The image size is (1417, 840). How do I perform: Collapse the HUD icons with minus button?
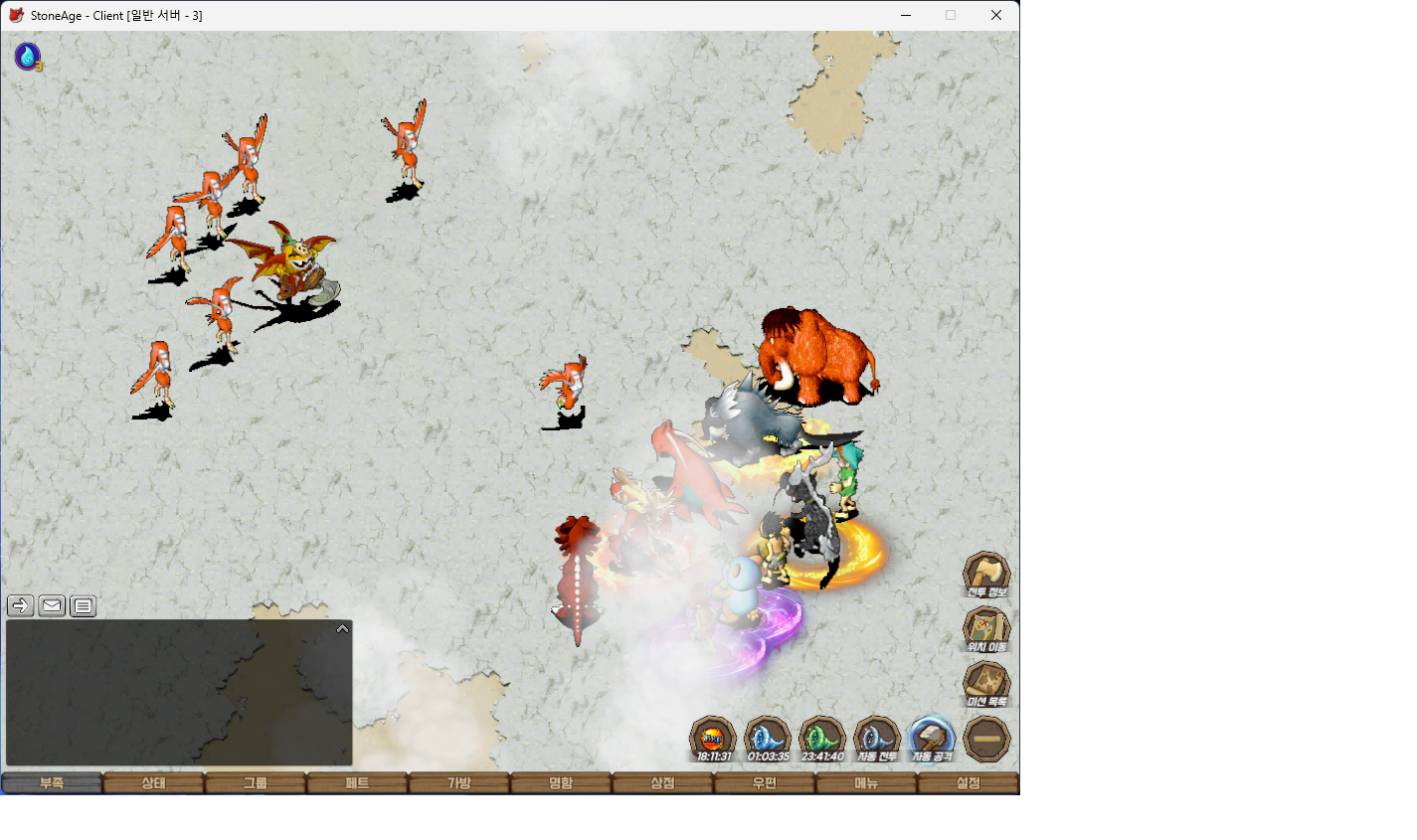pyautogui.click(x=986, y=739)
